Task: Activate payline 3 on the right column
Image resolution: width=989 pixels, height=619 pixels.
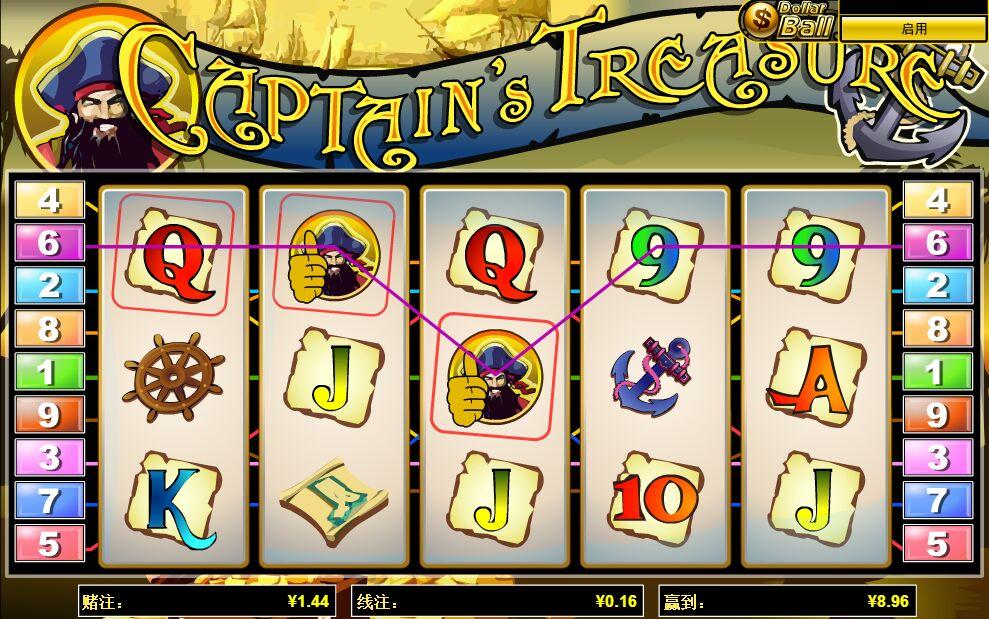Action: pos(937,458)
